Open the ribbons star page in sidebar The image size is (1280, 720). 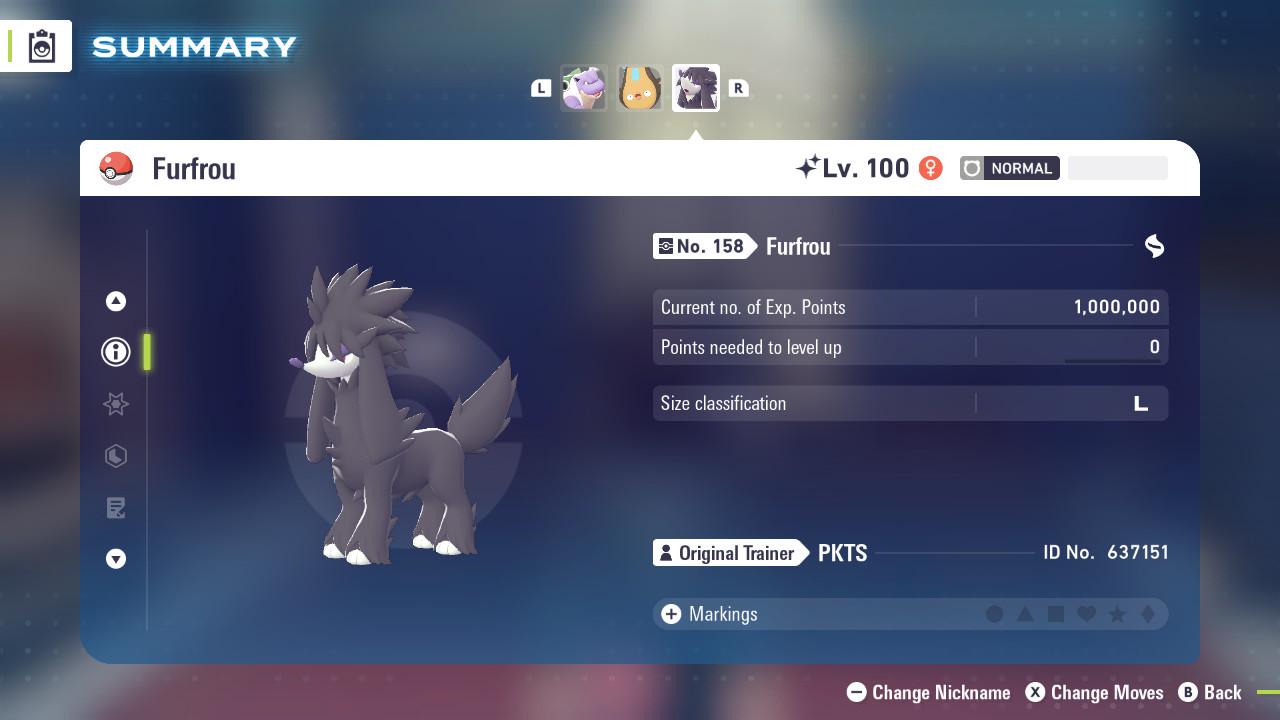[x=115, y=404]
